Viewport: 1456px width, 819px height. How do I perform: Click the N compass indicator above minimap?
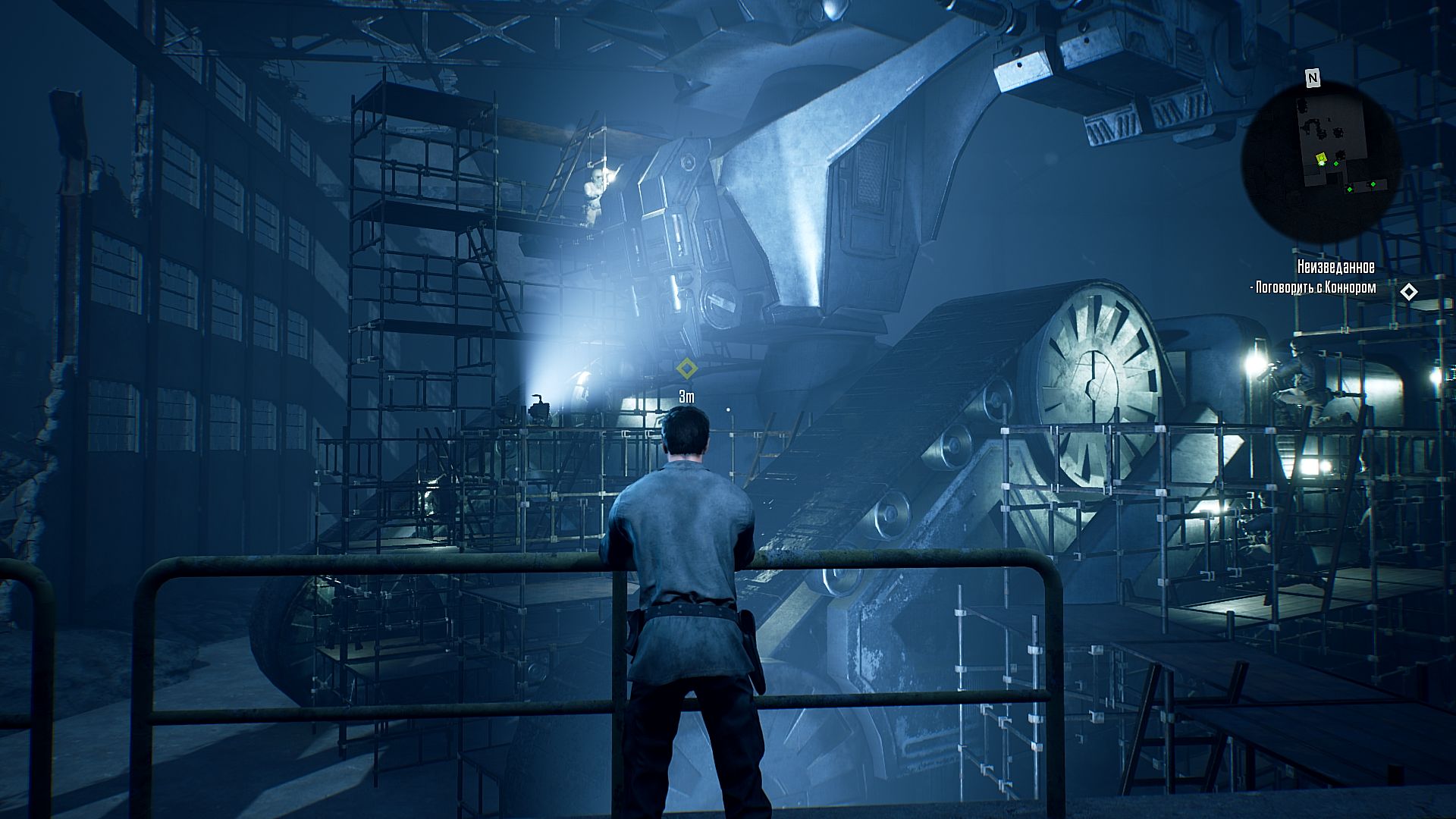(x=1312, y=77)
